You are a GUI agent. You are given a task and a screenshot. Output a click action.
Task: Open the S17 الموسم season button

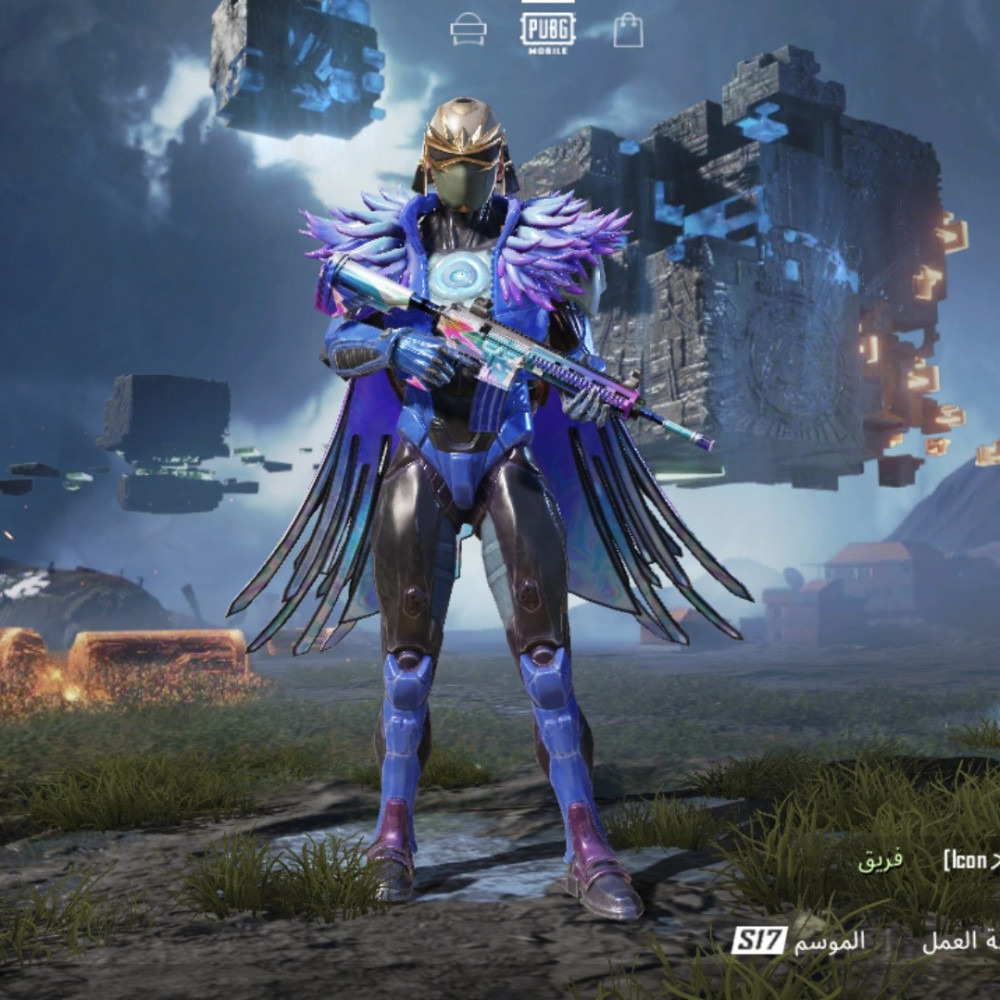(798, 942)
